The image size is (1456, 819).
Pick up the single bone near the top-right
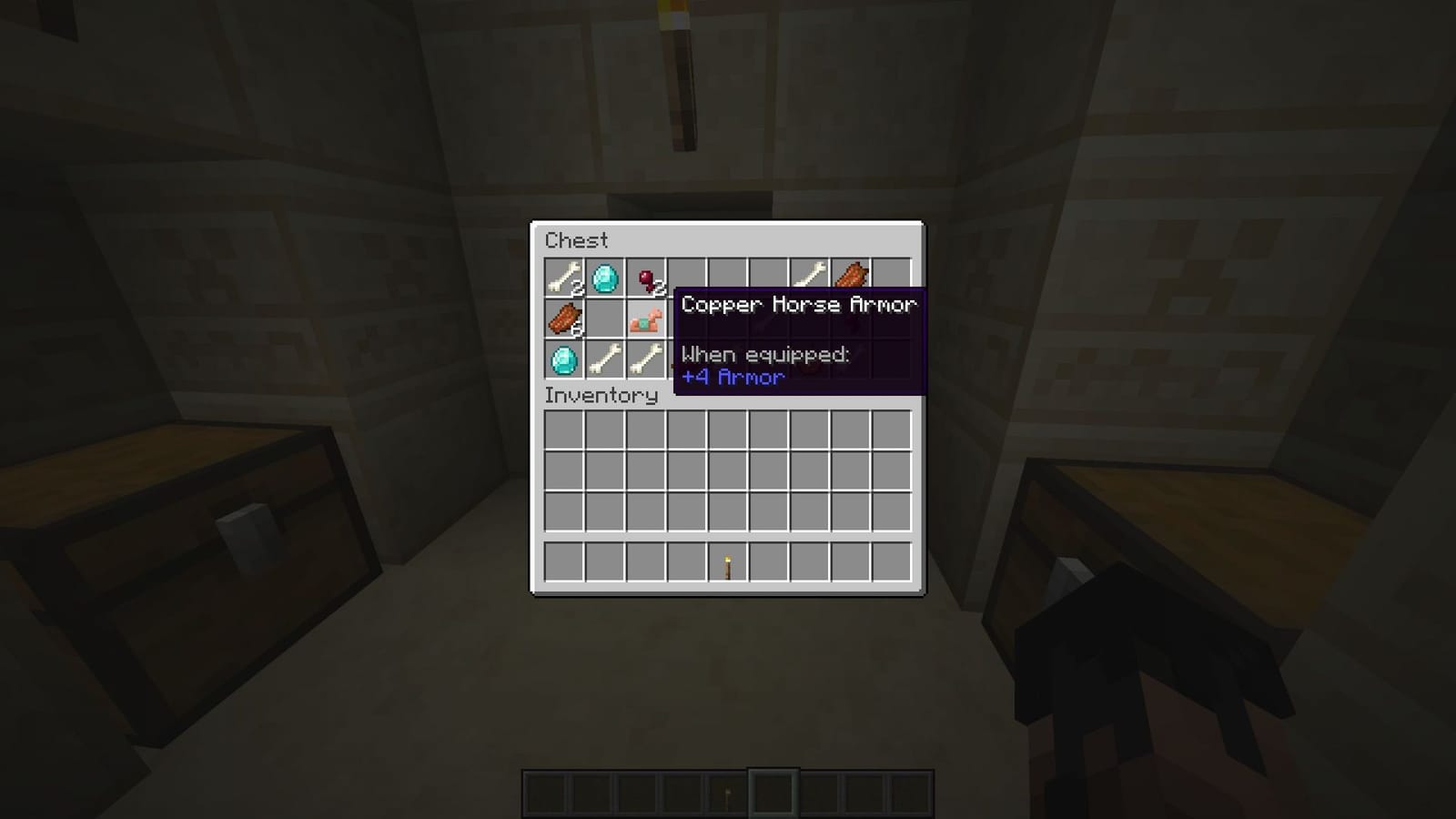click(810, 276)
